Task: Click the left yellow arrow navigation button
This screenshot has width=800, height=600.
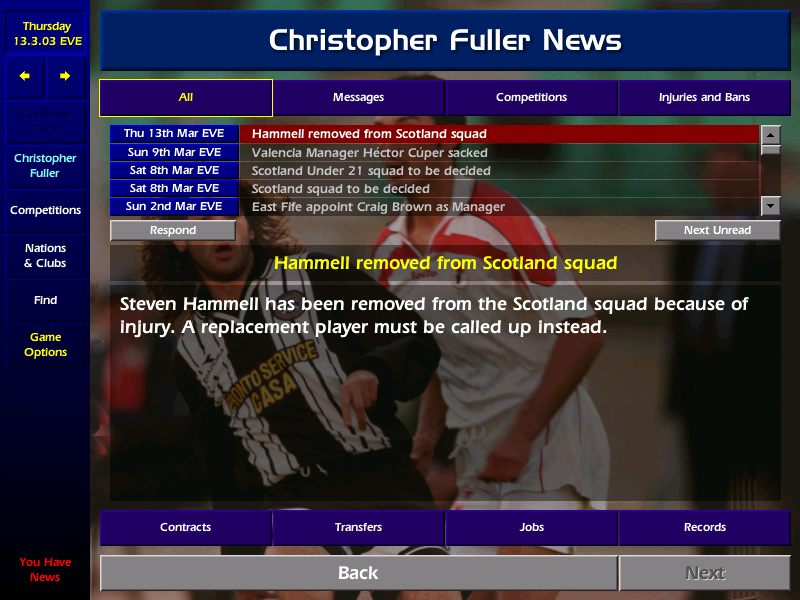Action: point(25,76)
